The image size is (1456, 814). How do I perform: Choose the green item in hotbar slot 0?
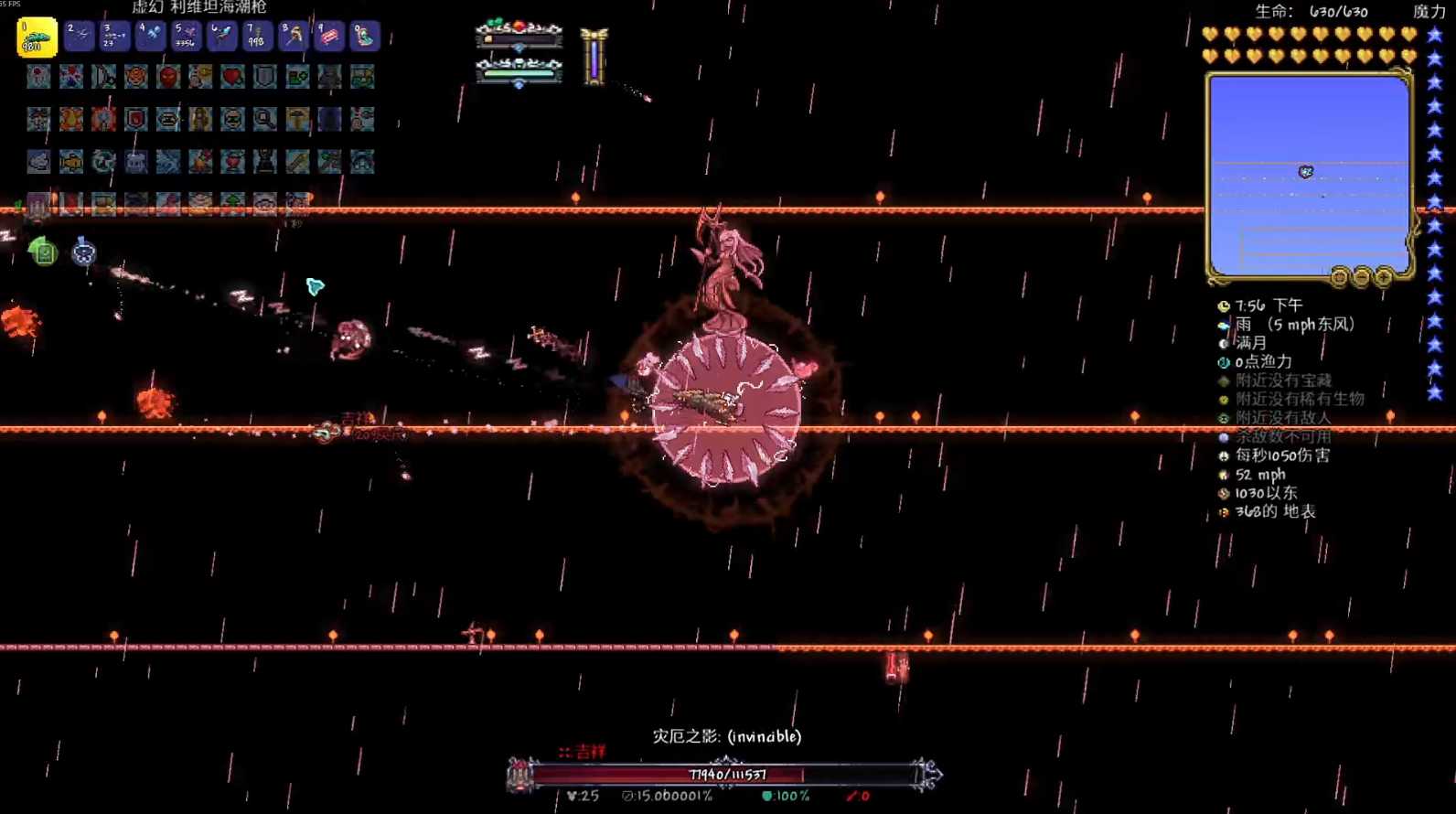[364, 36]
